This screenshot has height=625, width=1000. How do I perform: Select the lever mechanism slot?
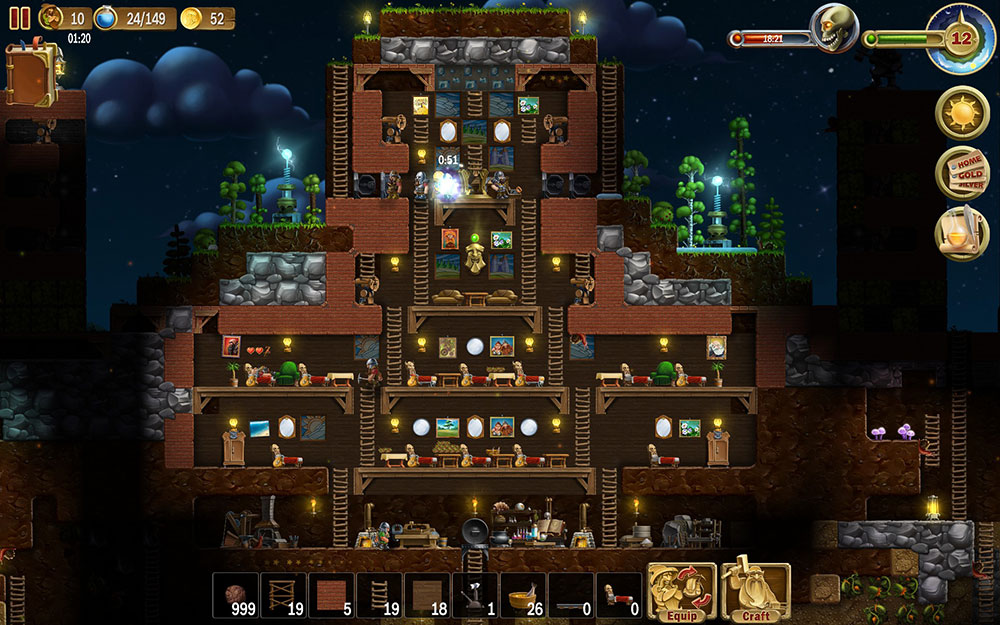pyautogui.click(x=475, y=594)
